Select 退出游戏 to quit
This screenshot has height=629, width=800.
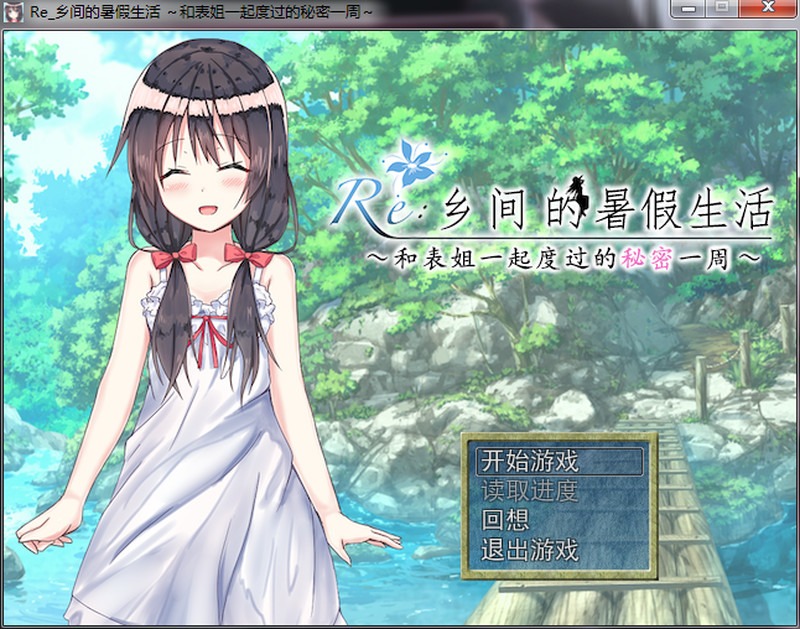[x=531, y=550]
